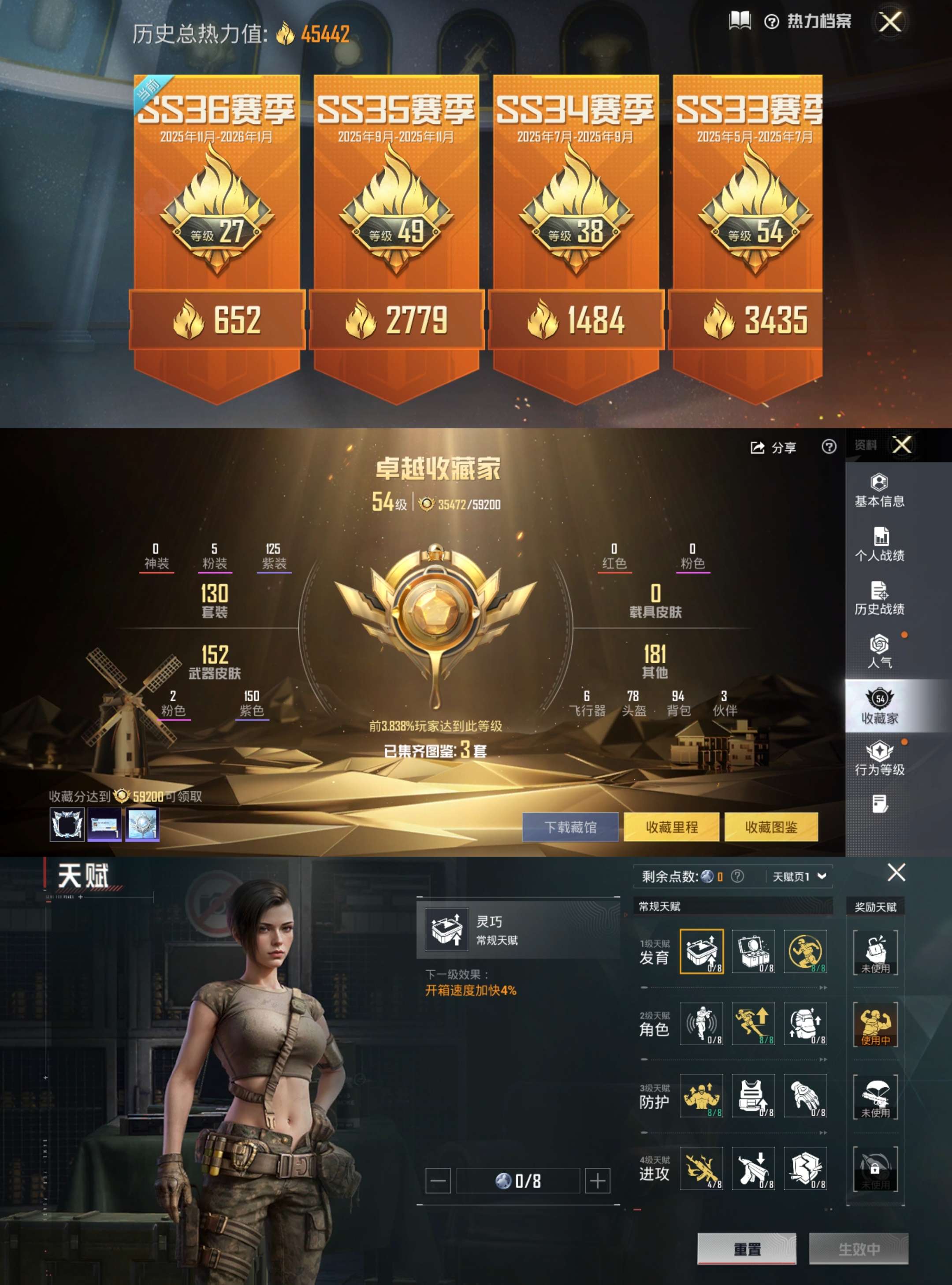Viewport: 952px width, 1285px height.
Task: Select the SS34赛季 season card
Action: point(575,230)
